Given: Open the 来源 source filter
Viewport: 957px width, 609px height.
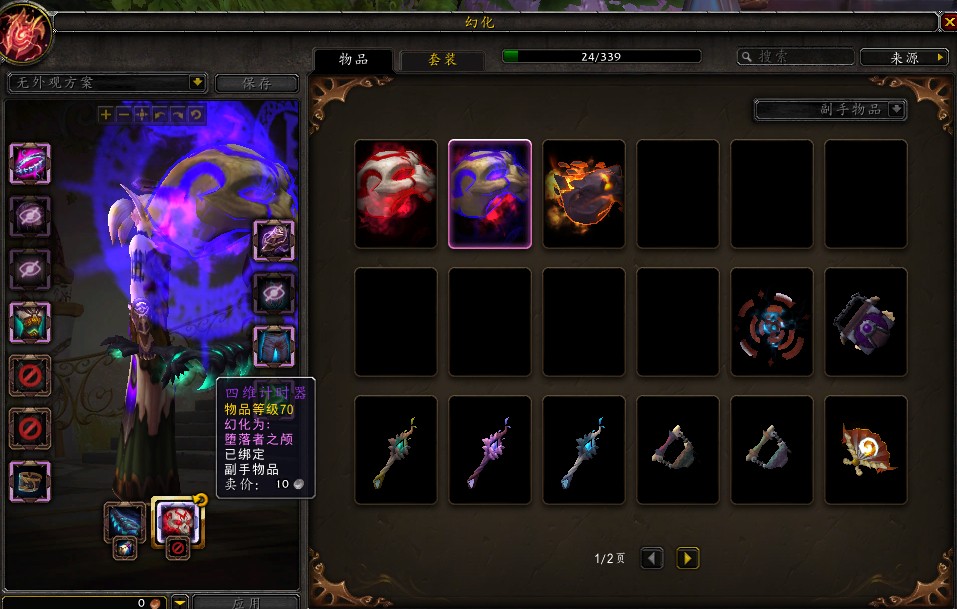Looking at the screenshot, I should coord(904,57).
